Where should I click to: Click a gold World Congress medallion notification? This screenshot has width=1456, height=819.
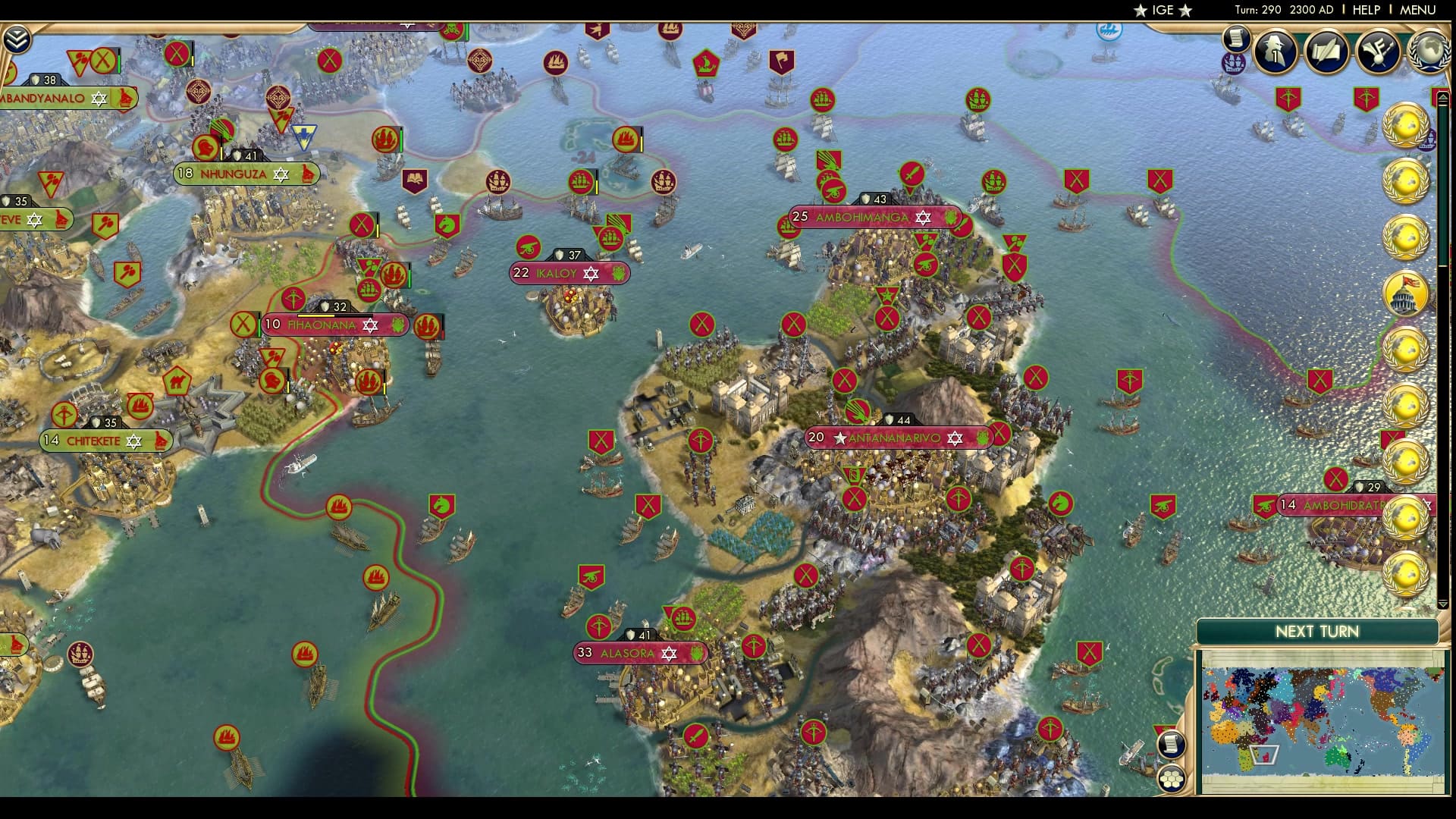click(x=1407, y=125)
